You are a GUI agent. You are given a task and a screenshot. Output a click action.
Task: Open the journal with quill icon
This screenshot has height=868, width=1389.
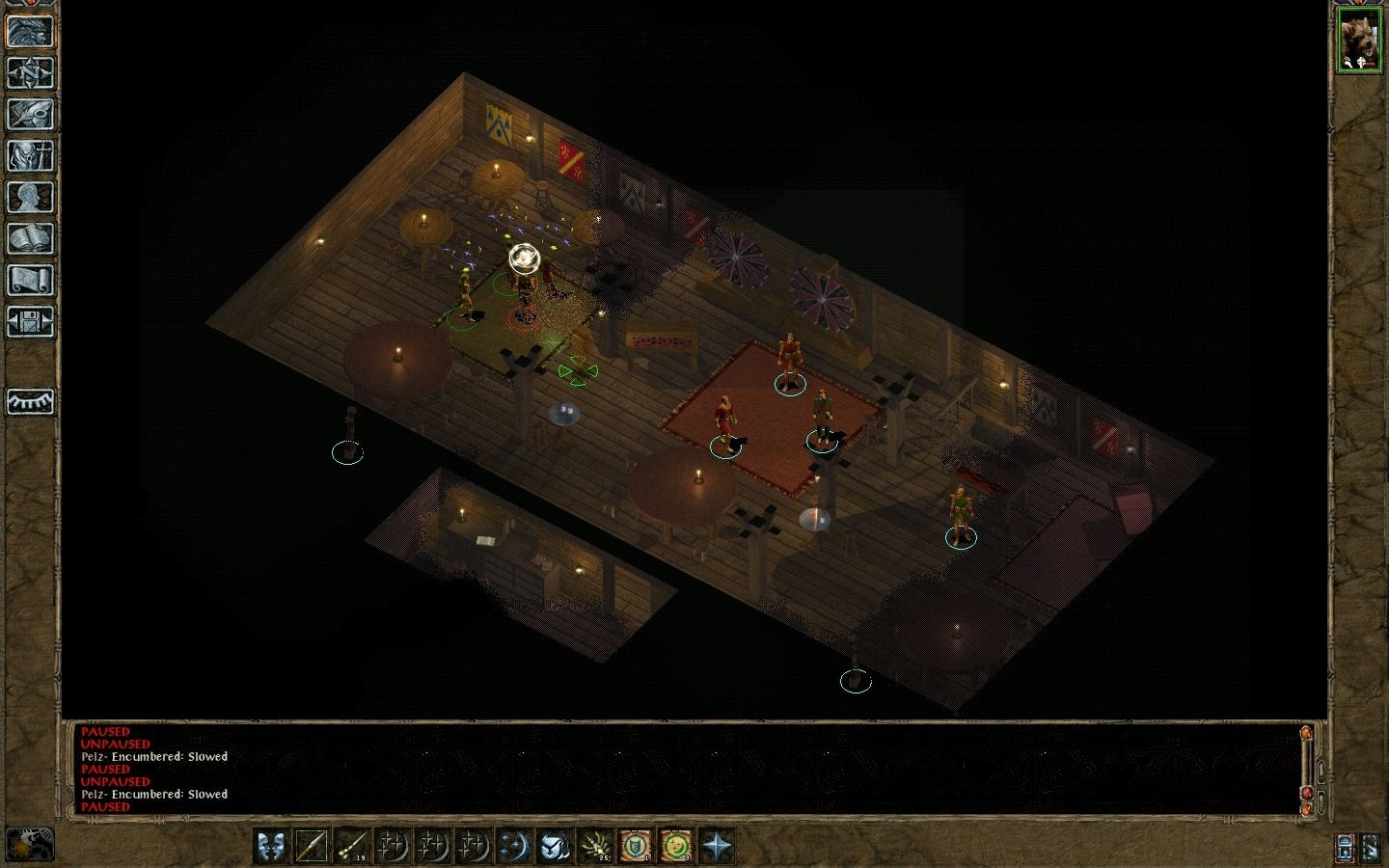[x=30, y=114]
